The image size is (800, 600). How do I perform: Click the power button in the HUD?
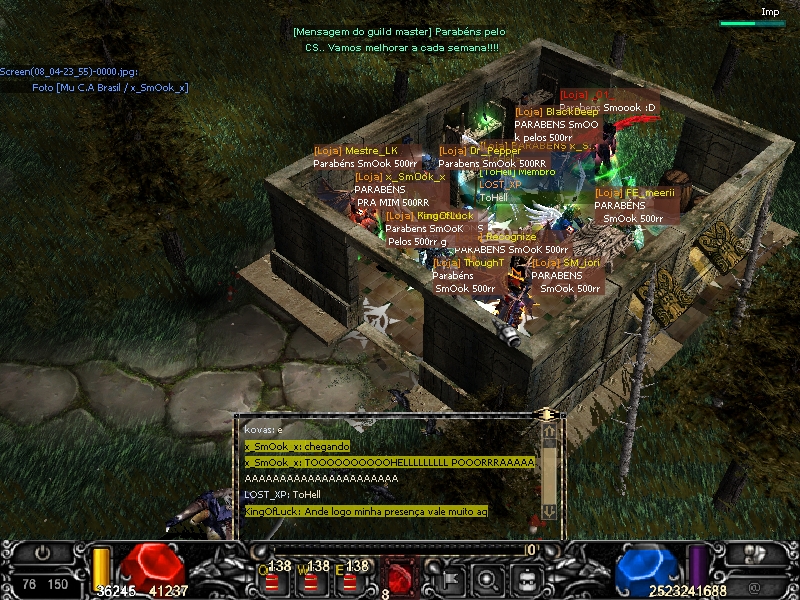pos(44,553)
